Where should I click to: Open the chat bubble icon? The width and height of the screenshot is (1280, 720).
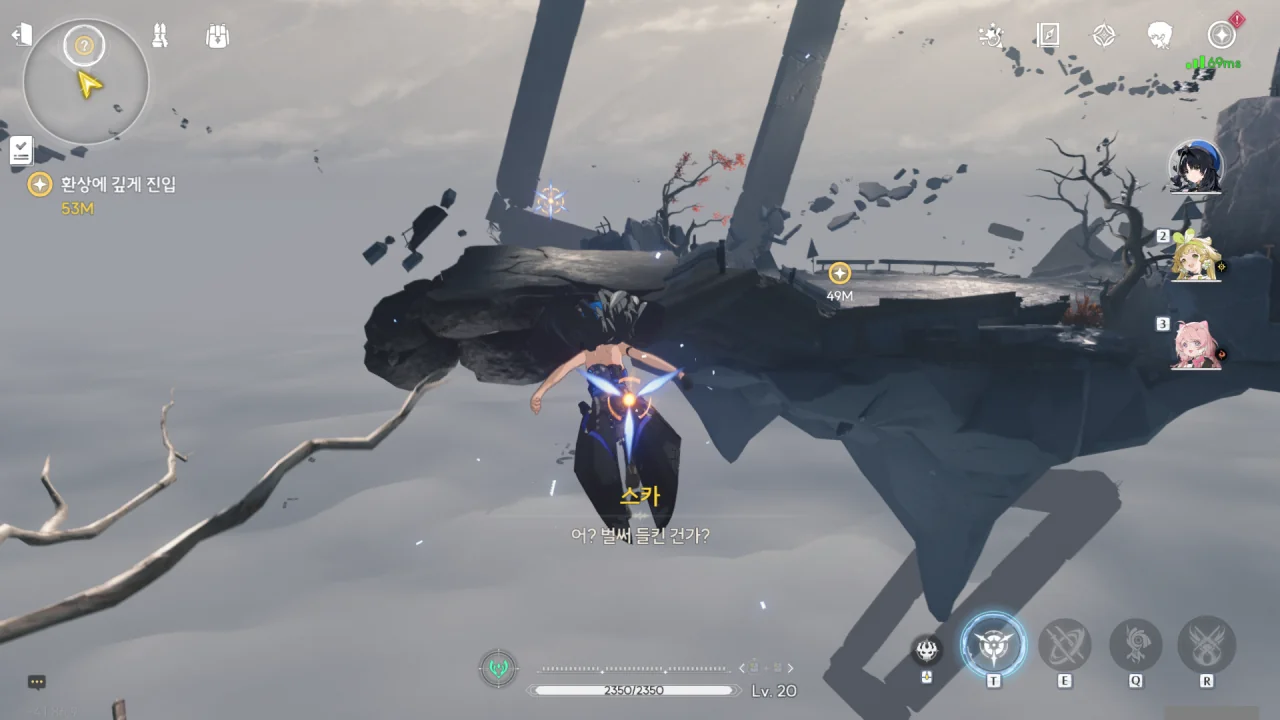click(37, 682)
